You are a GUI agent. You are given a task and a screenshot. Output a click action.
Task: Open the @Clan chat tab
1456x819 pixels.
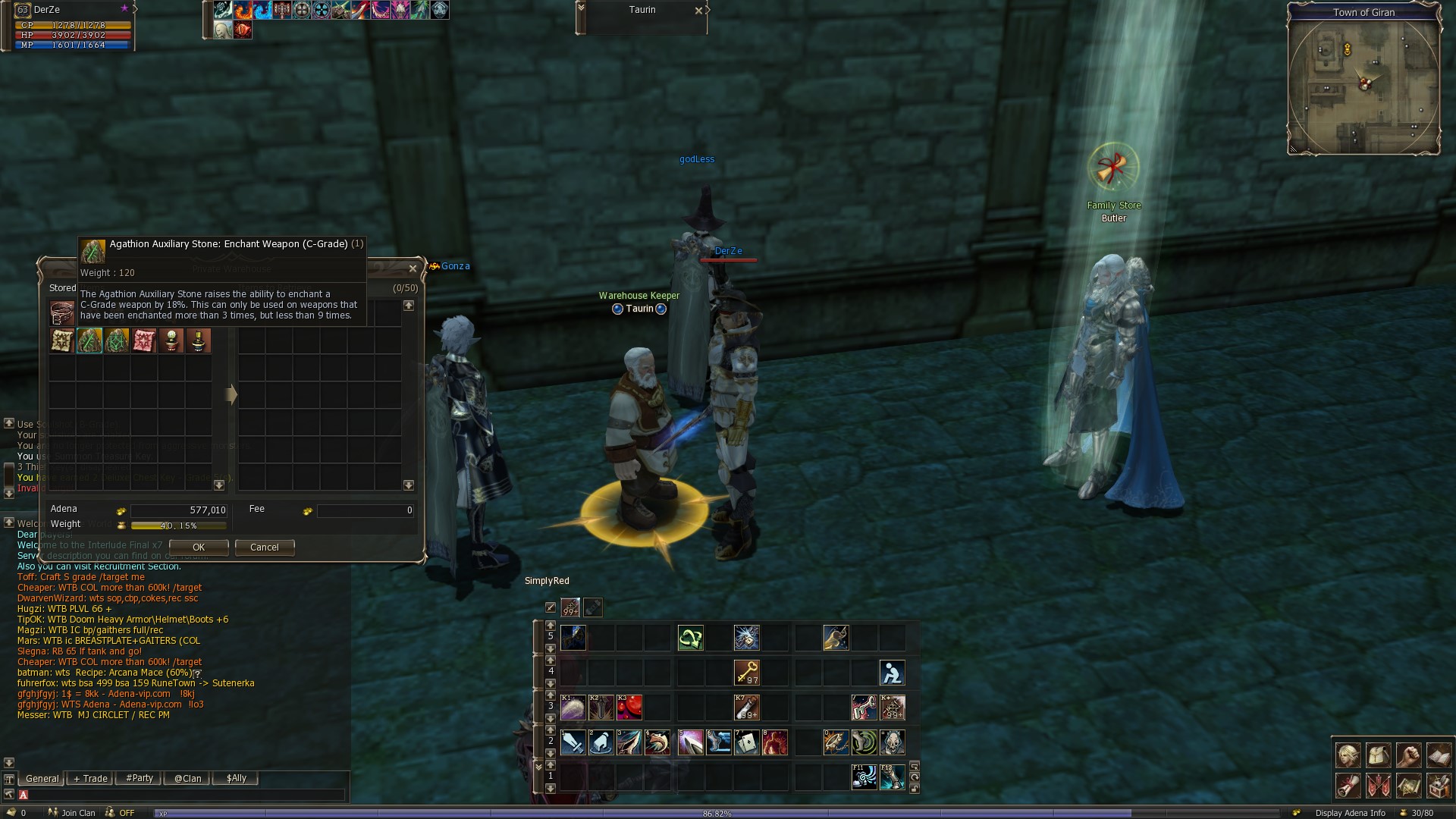[x=187, y=778]
